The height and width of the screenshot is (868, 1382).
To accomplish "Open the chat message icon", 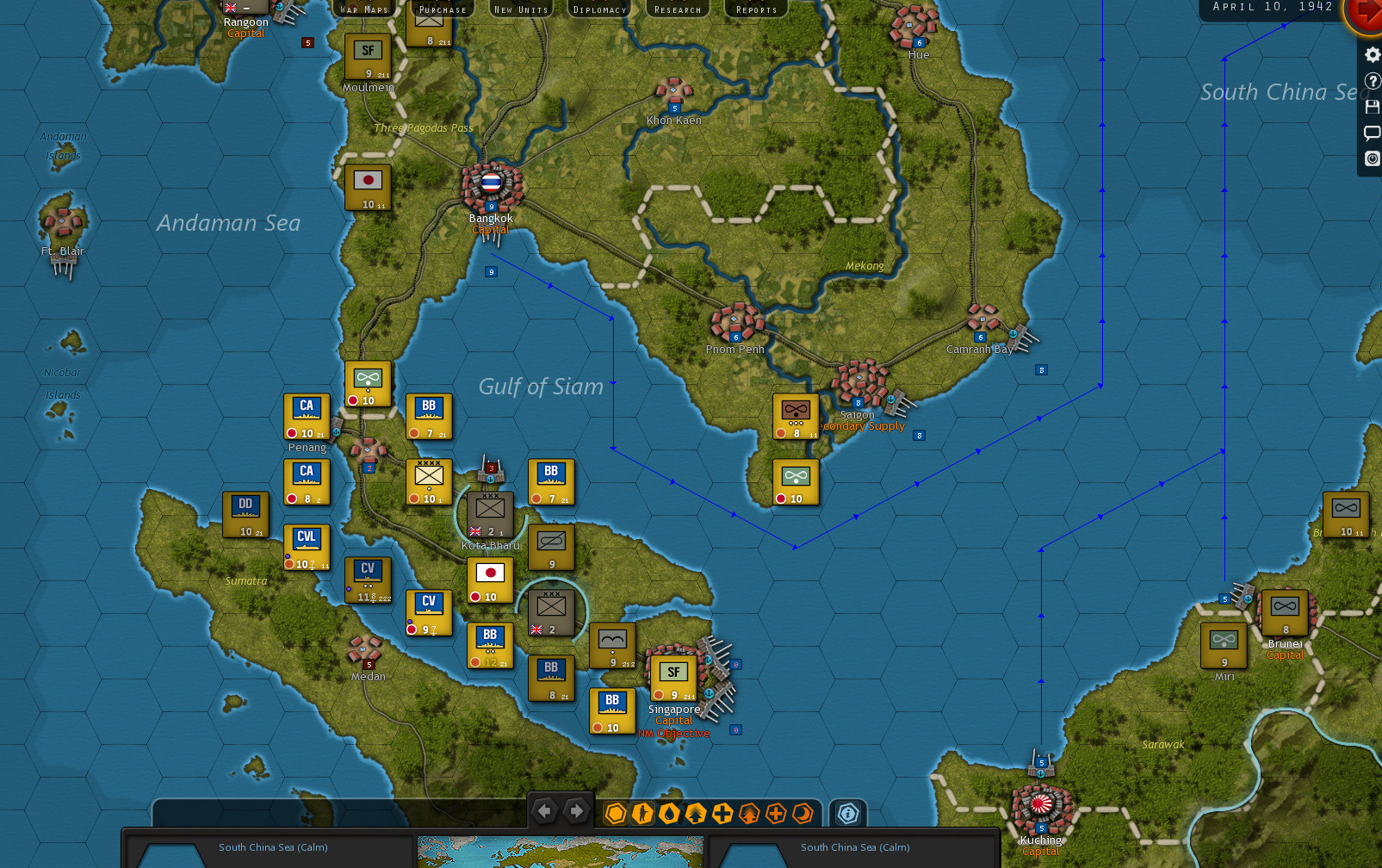I will 1372,133.
